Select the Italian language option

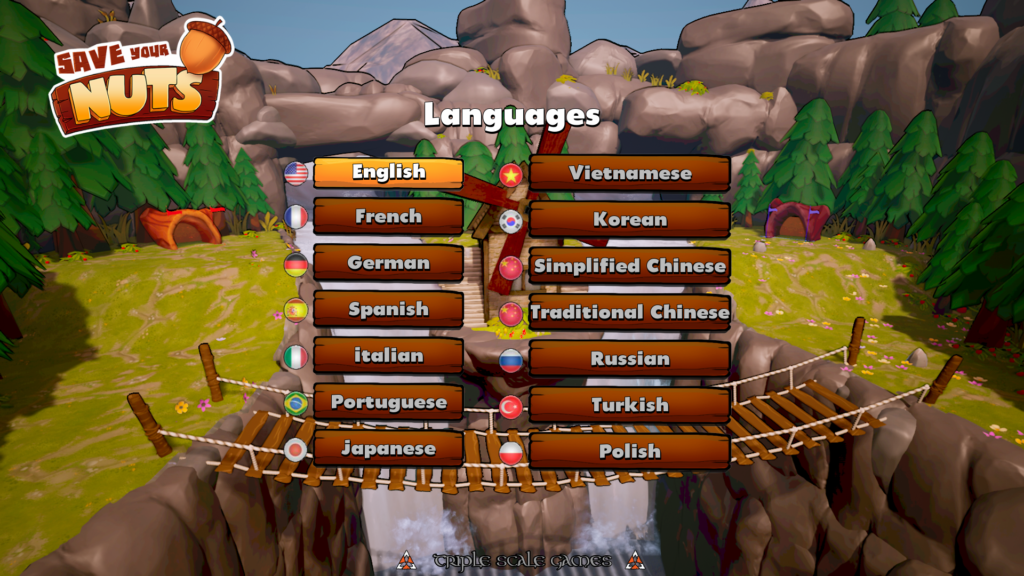tap(388, 355)
